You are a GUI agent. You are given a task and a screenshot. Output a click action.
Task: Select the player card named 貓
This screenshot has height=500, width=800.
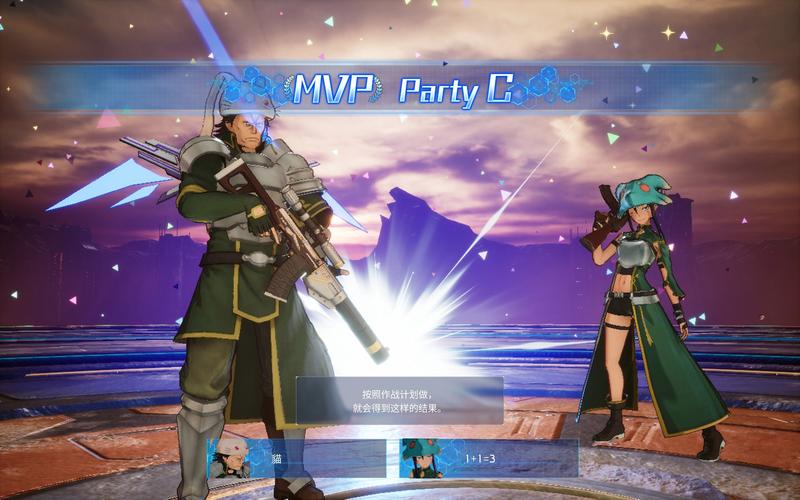coord(297,459)
